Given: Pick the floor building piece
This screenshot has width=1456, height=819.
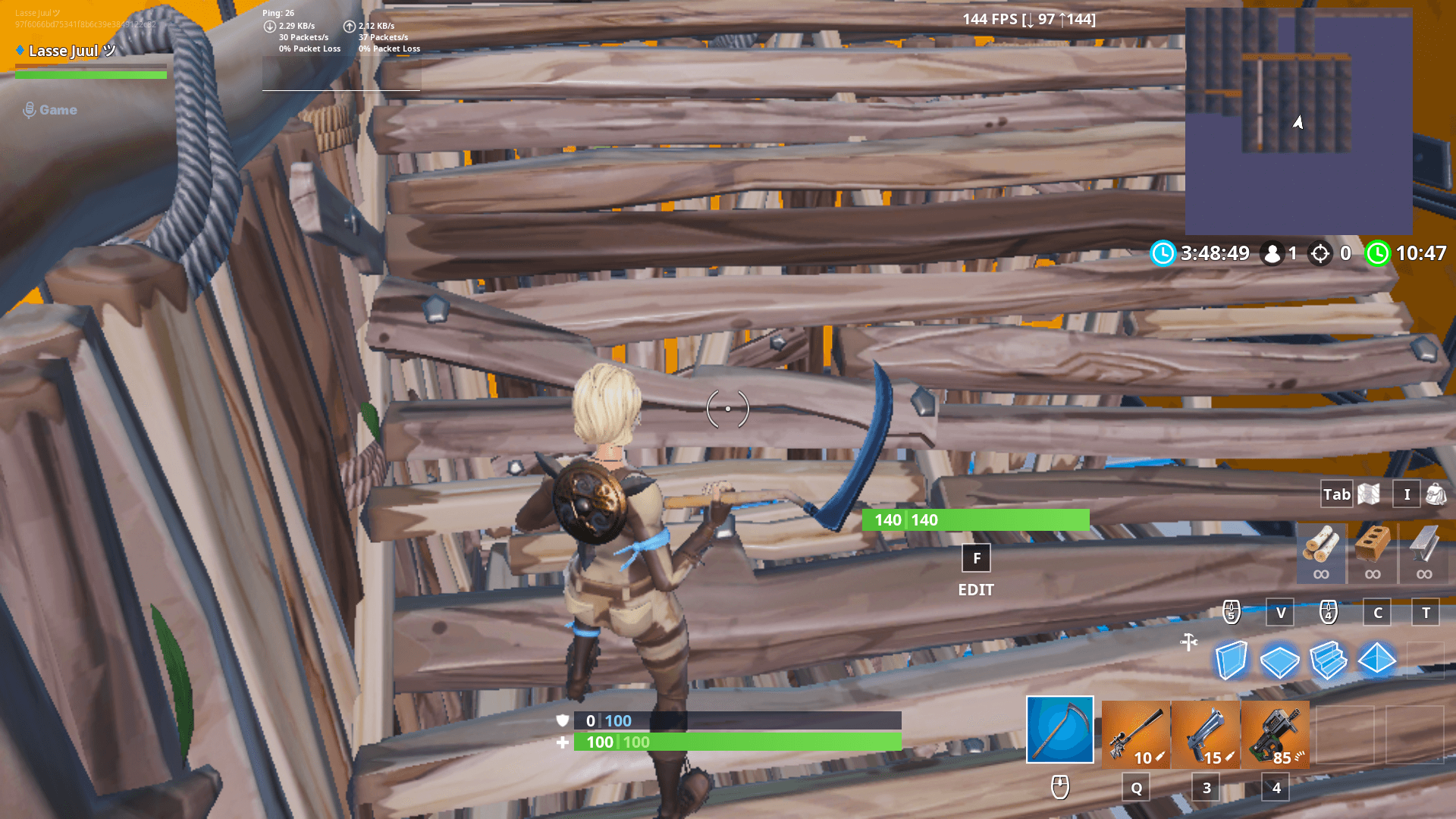Looking at the screenshot, I should [1279, 661].
